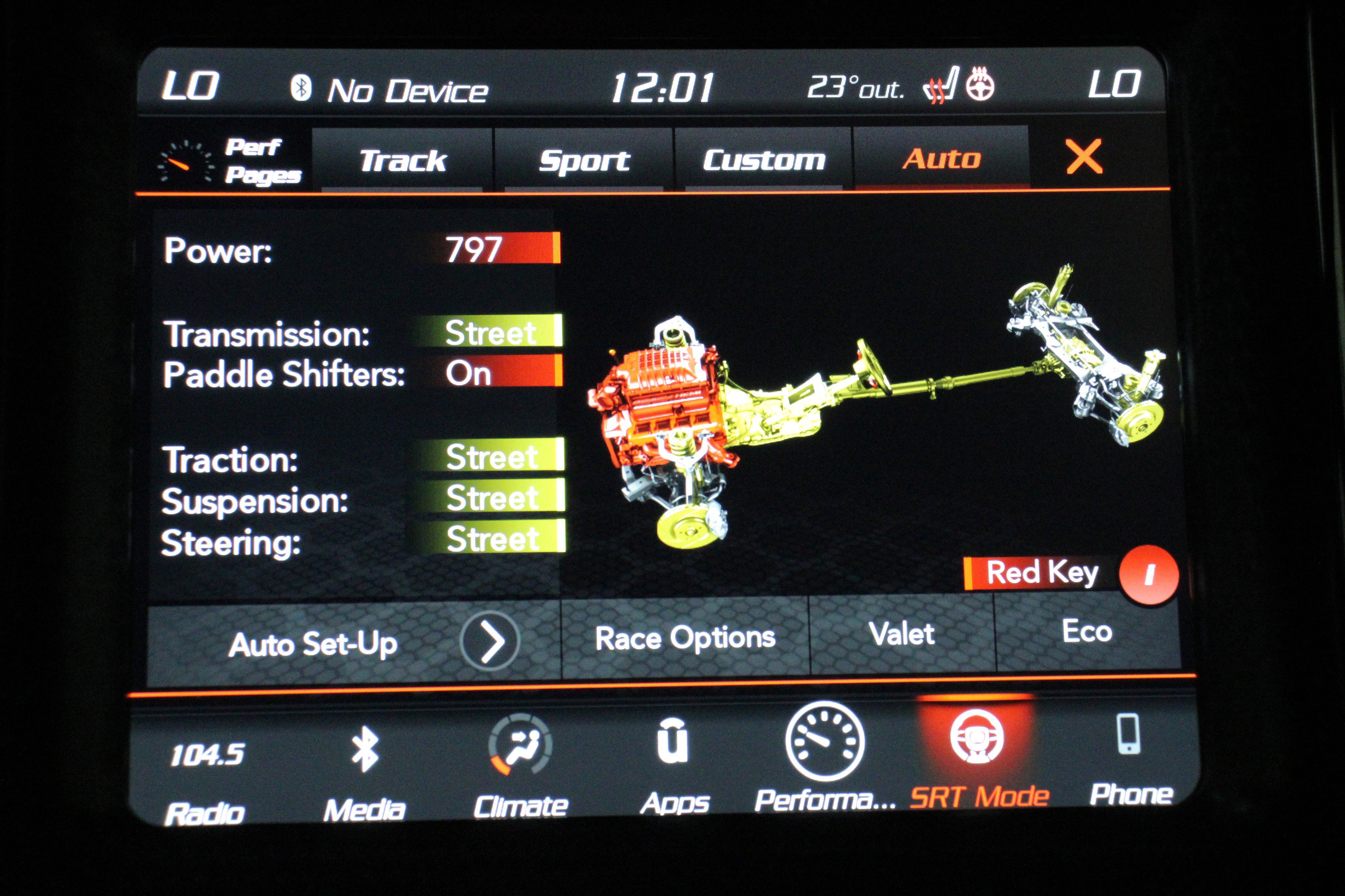Tap the heated steering wheel icon
The height and width of the screenshot is (896, 1345).
[980, 85]
